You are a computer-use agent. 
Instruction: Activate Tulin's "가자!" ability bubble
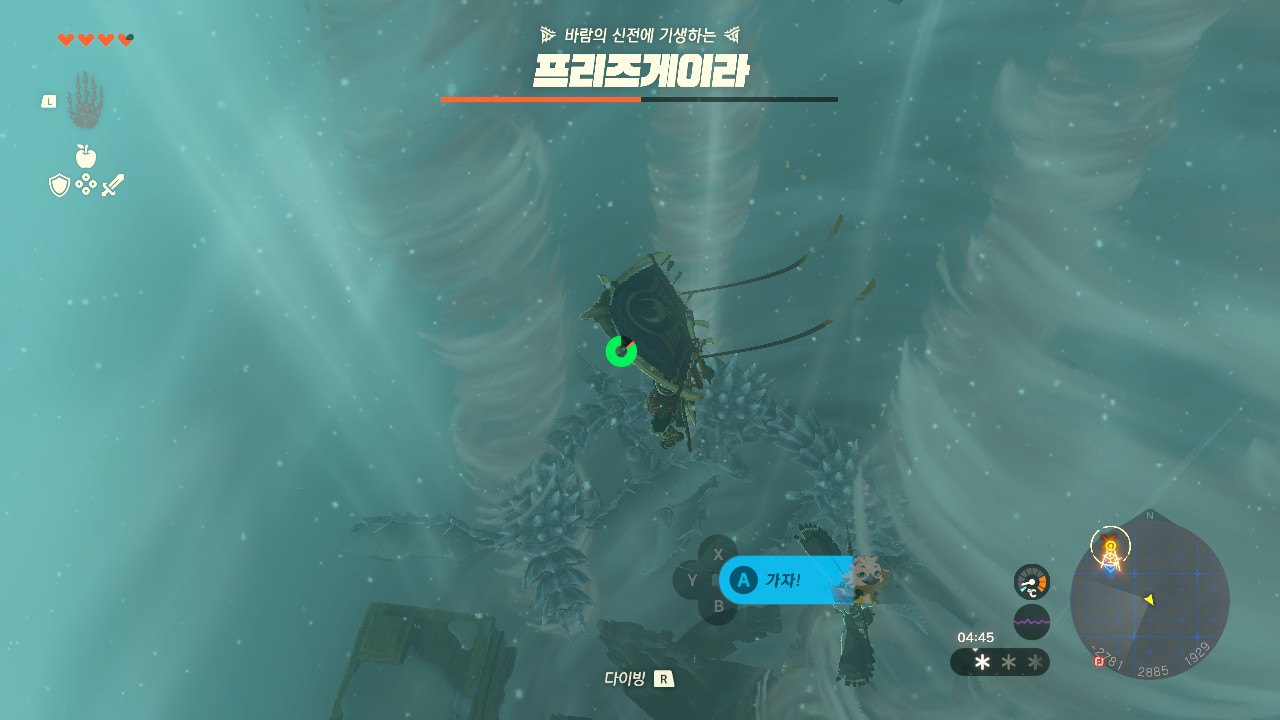coord(786,580)
